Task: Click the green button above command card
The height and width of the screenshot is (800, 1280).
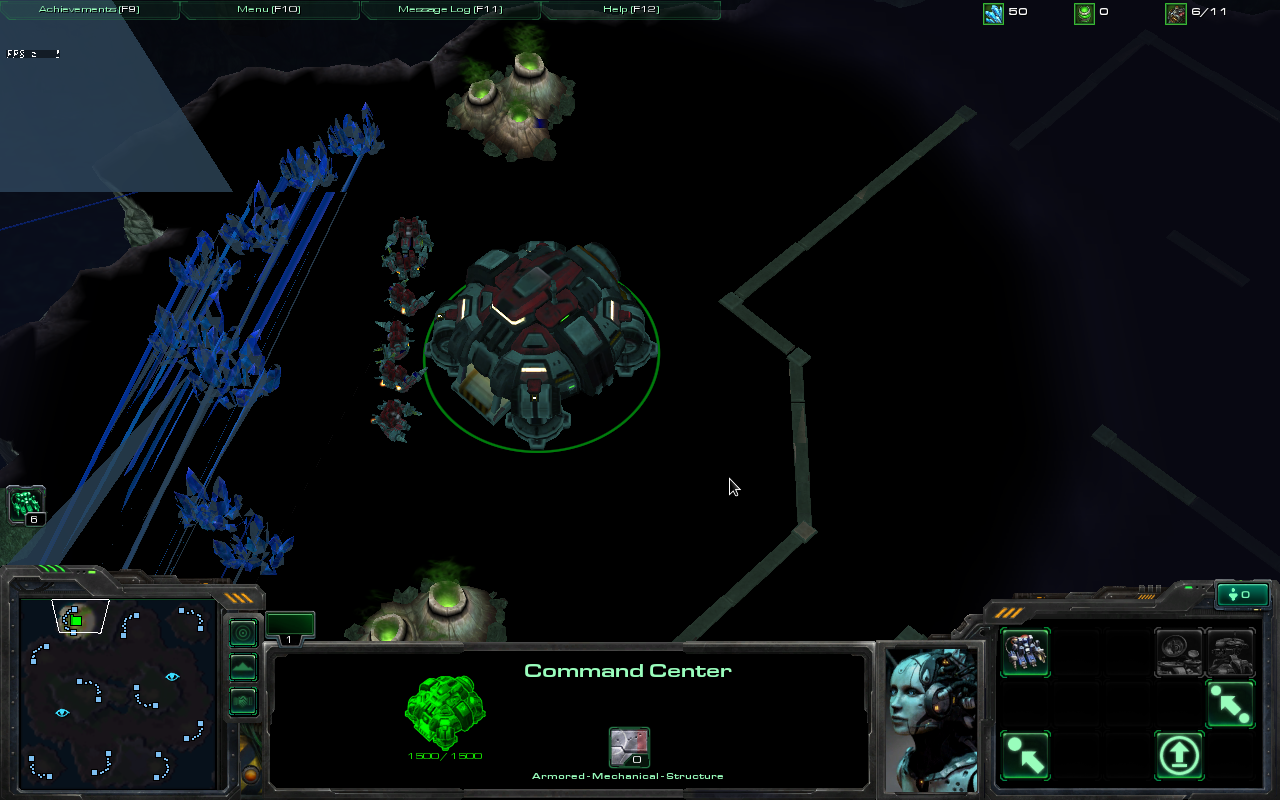Action: coord(1241,595)
